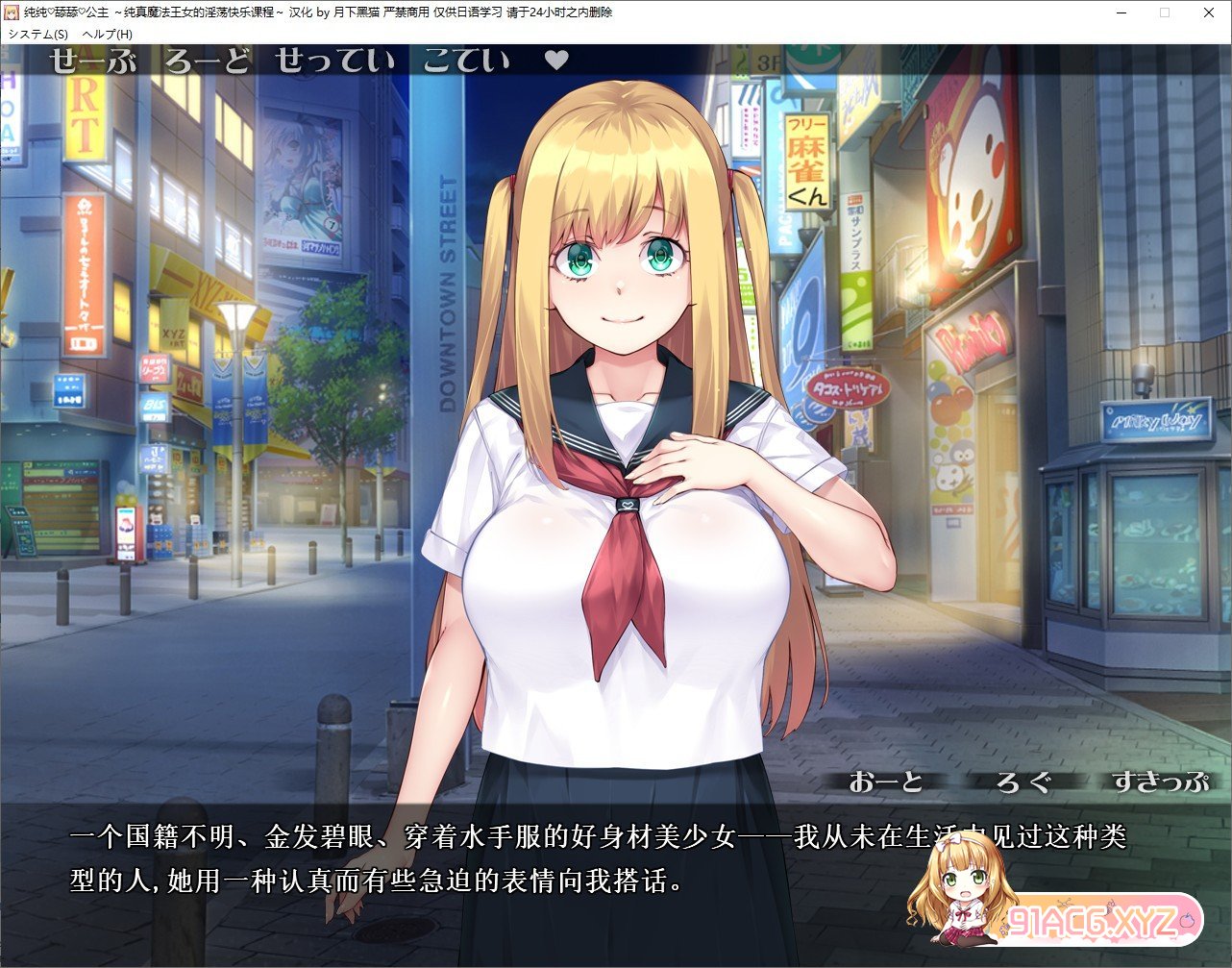Open the せーぶ (Save) menu
Screen dimensions: 1232x968
pos(93,62)
